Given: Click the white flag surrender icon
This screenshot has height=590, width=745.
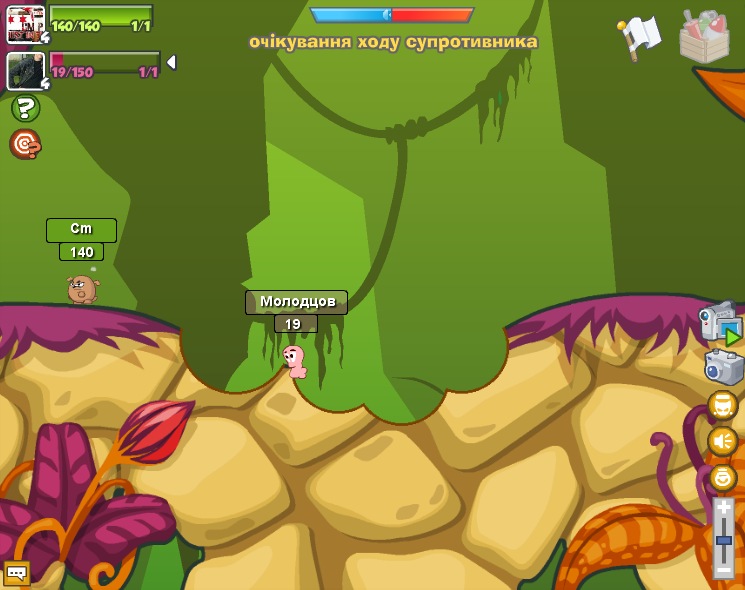Looking at the screenshot, I should point(640,38).
